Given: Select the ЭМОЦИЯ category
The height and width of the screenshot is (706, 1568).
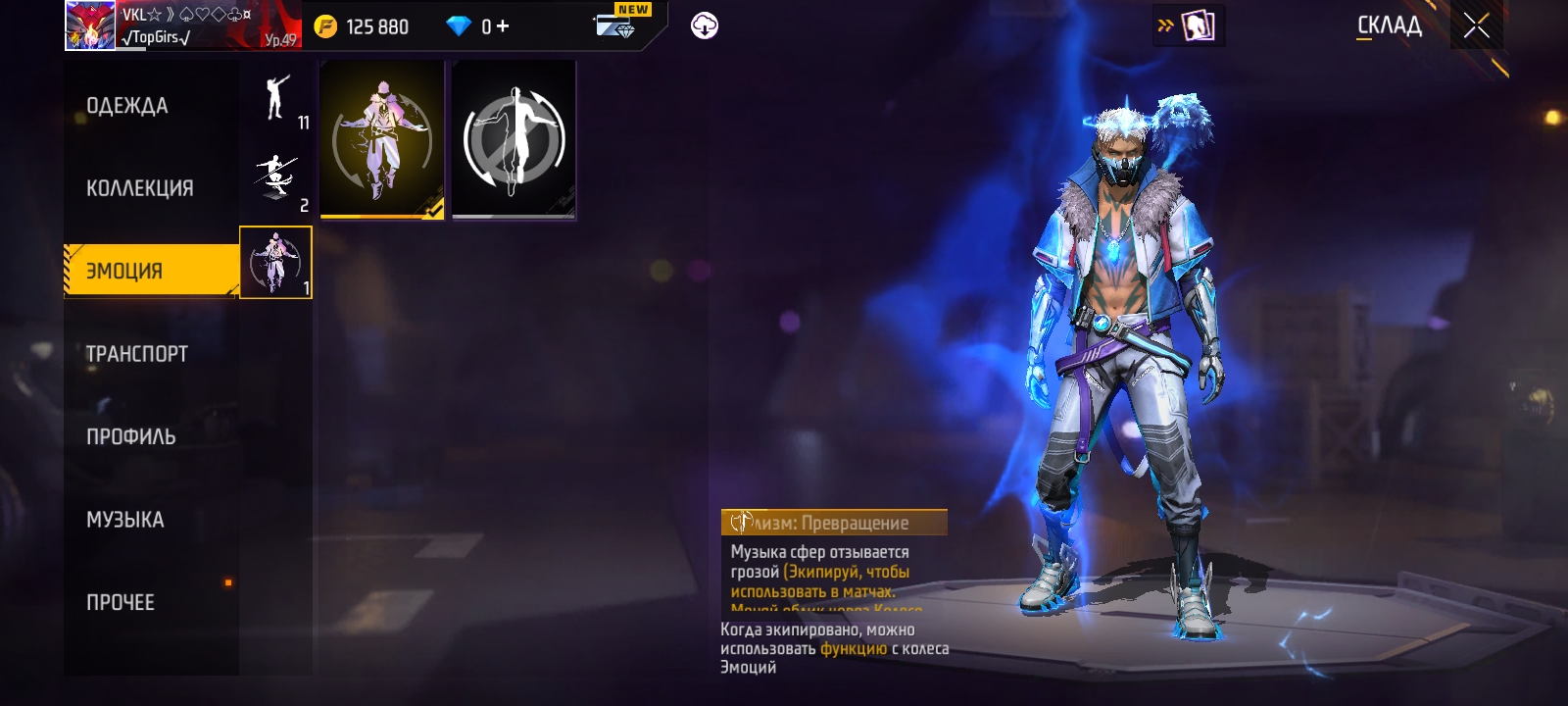Looking at the screenshot, I should click(124, 271).
